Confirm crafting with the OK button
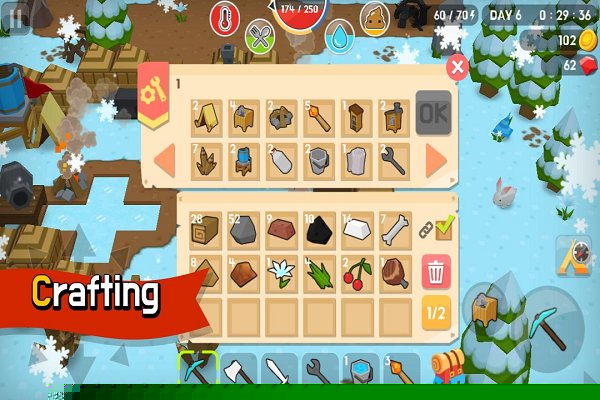The image size is (600, 400). [433, 112]
